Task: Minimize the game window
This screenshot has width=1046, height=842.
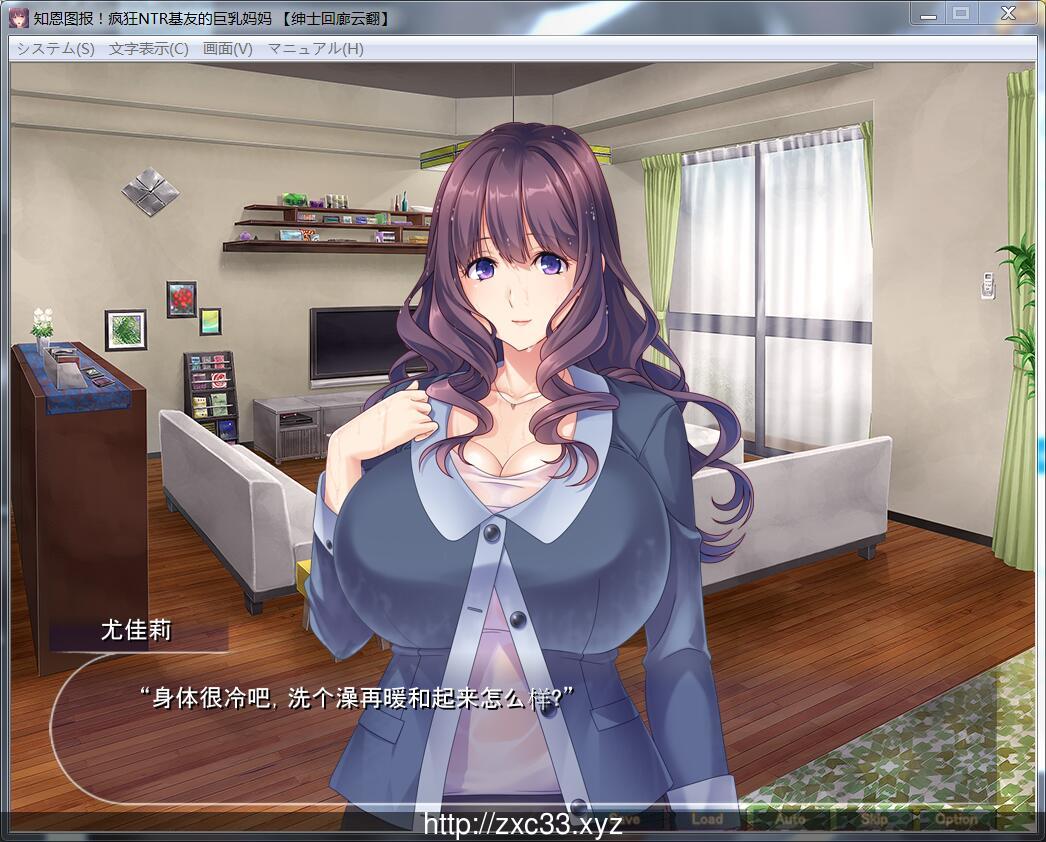Action: [927, 12]
